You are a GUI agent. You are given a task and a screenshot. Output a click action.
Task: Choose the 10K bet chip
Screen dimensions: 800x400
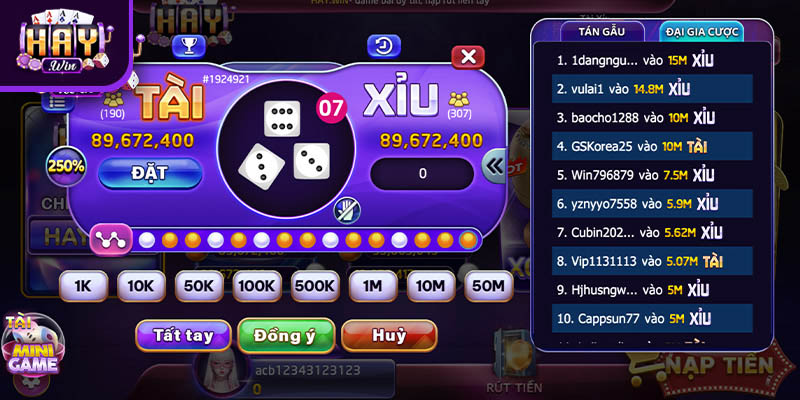[x=141, y=286]
